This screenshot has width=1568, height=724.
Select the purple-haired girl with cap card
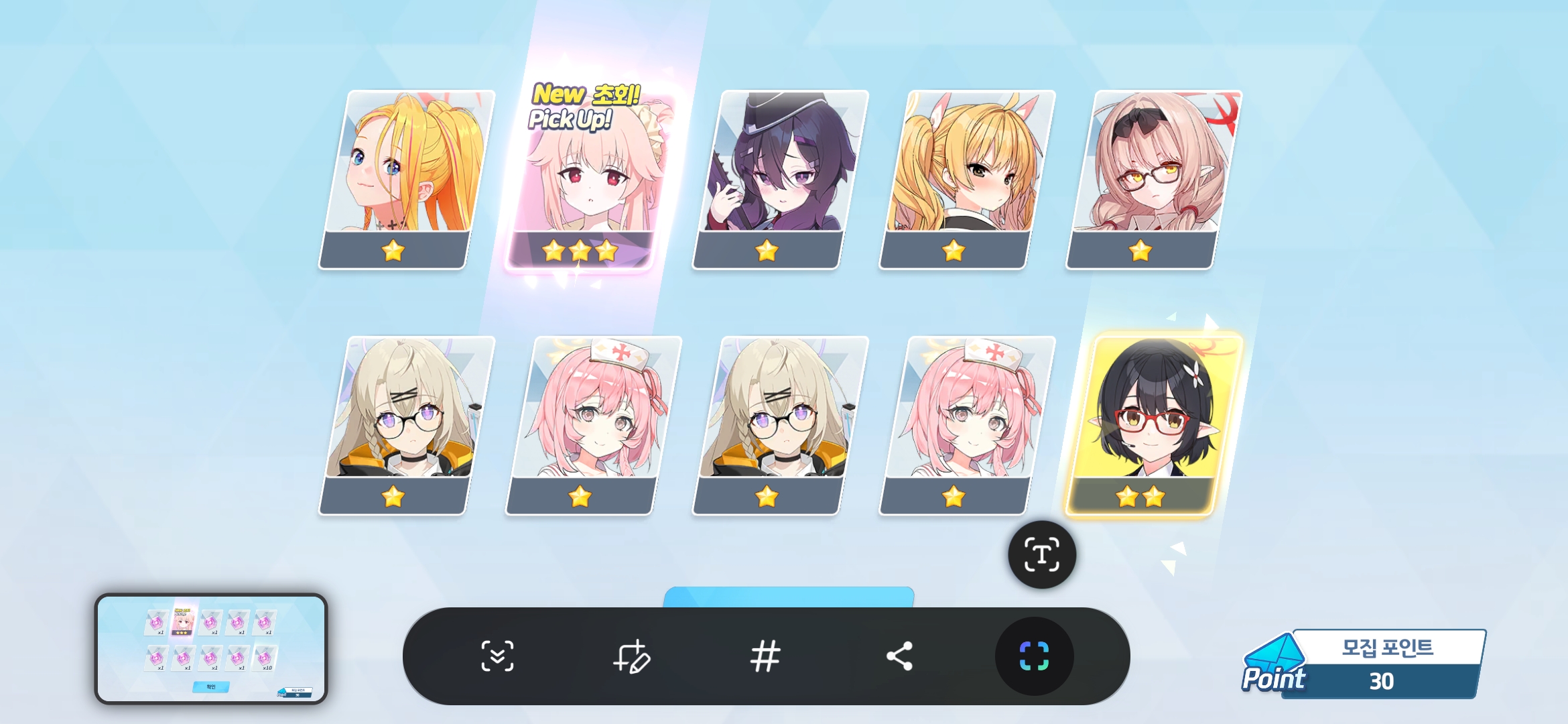(x=779, y=180)
